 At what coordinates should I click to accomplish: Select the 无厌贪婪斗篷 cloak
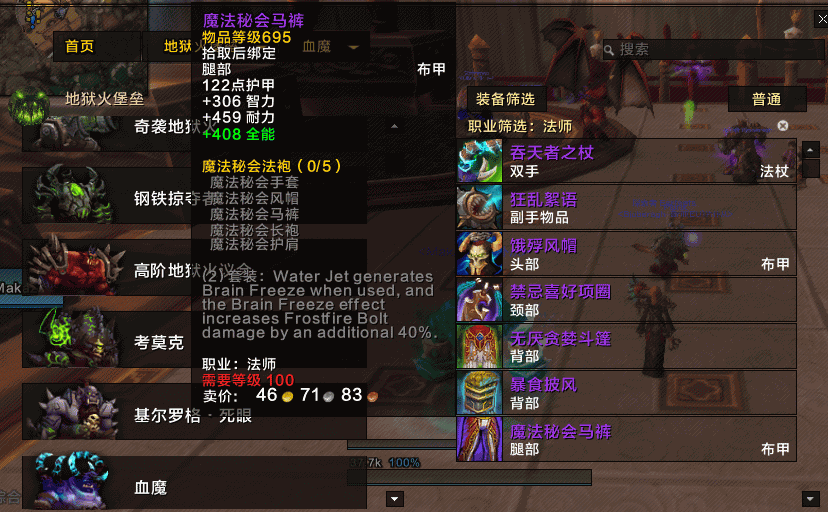click(x=626, y=347)
